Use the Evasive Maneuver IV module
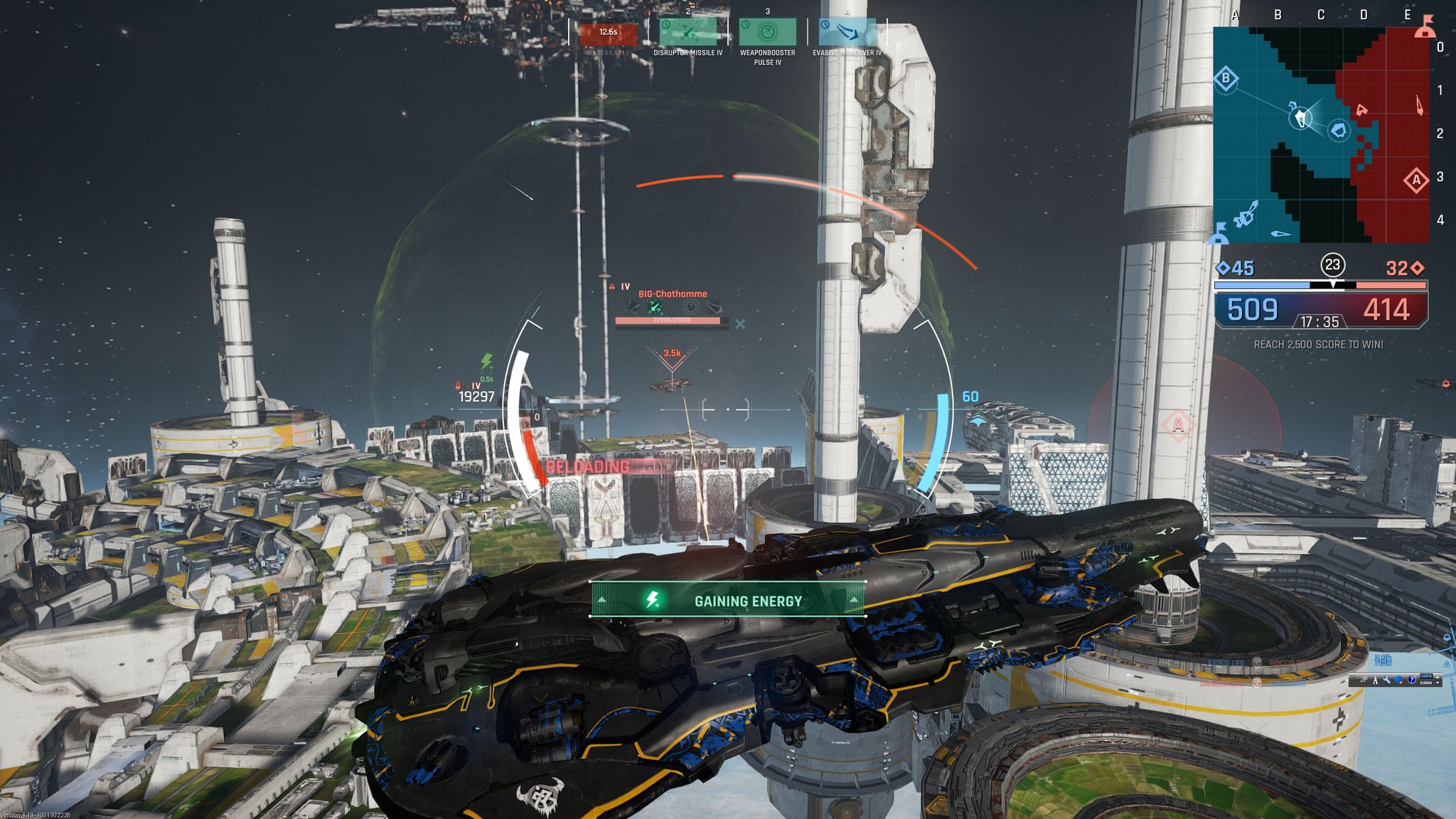The height and width of the screenshot is (819, 1456). [847, 32]
